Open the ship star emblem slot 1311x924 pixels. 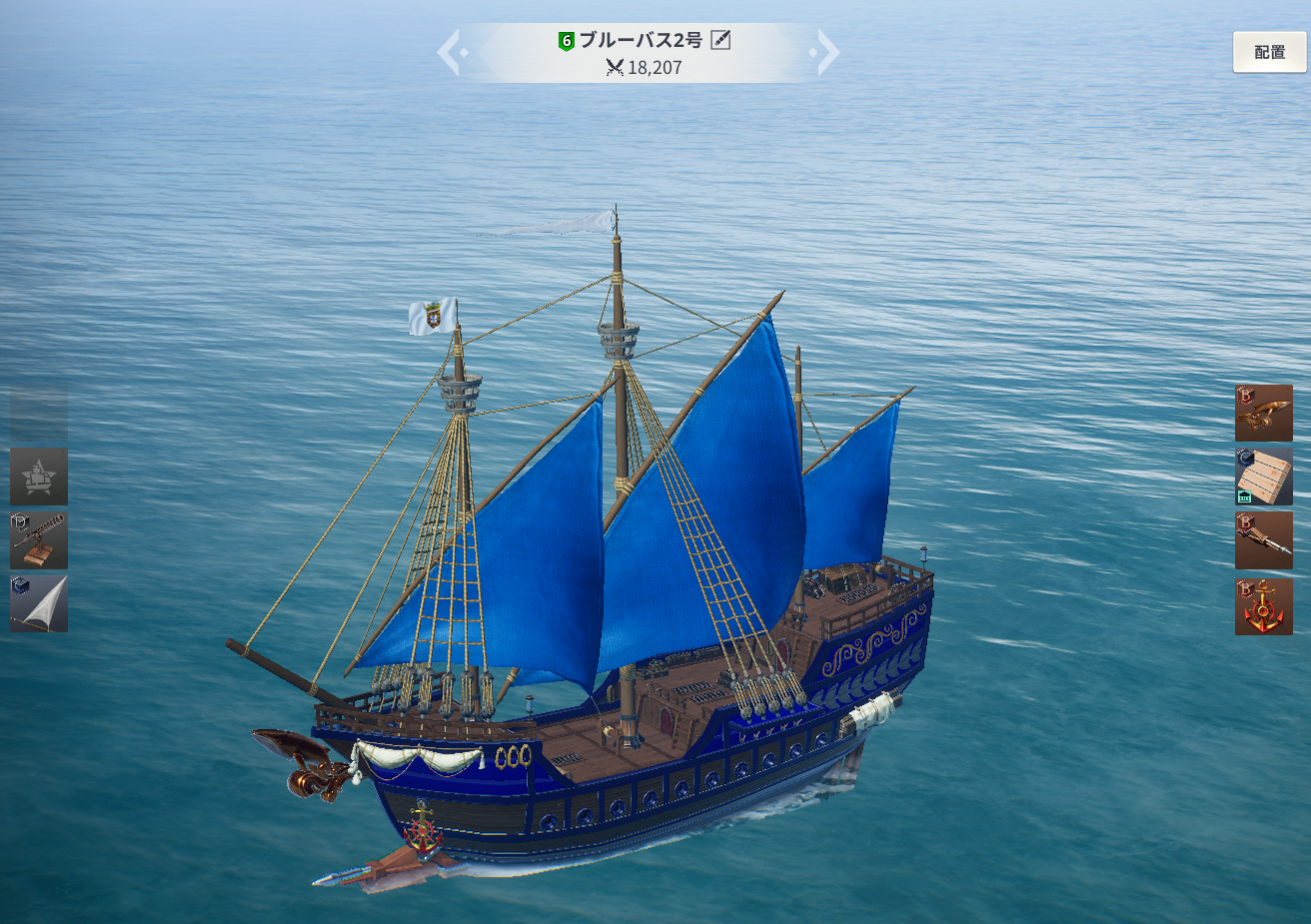(39, 476)
